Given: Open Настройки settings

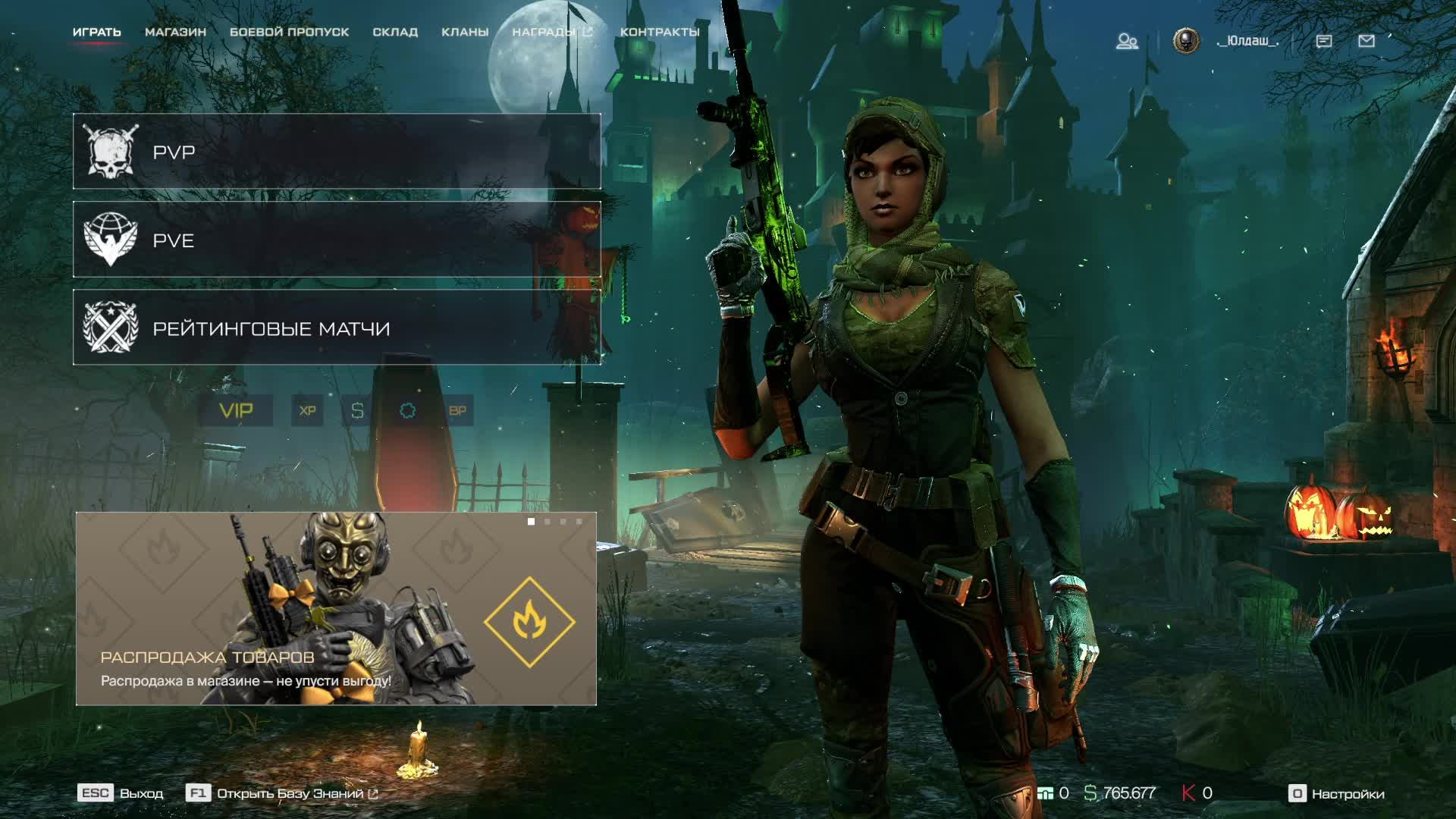Looking at the screenshot, I should (1337, 794).
